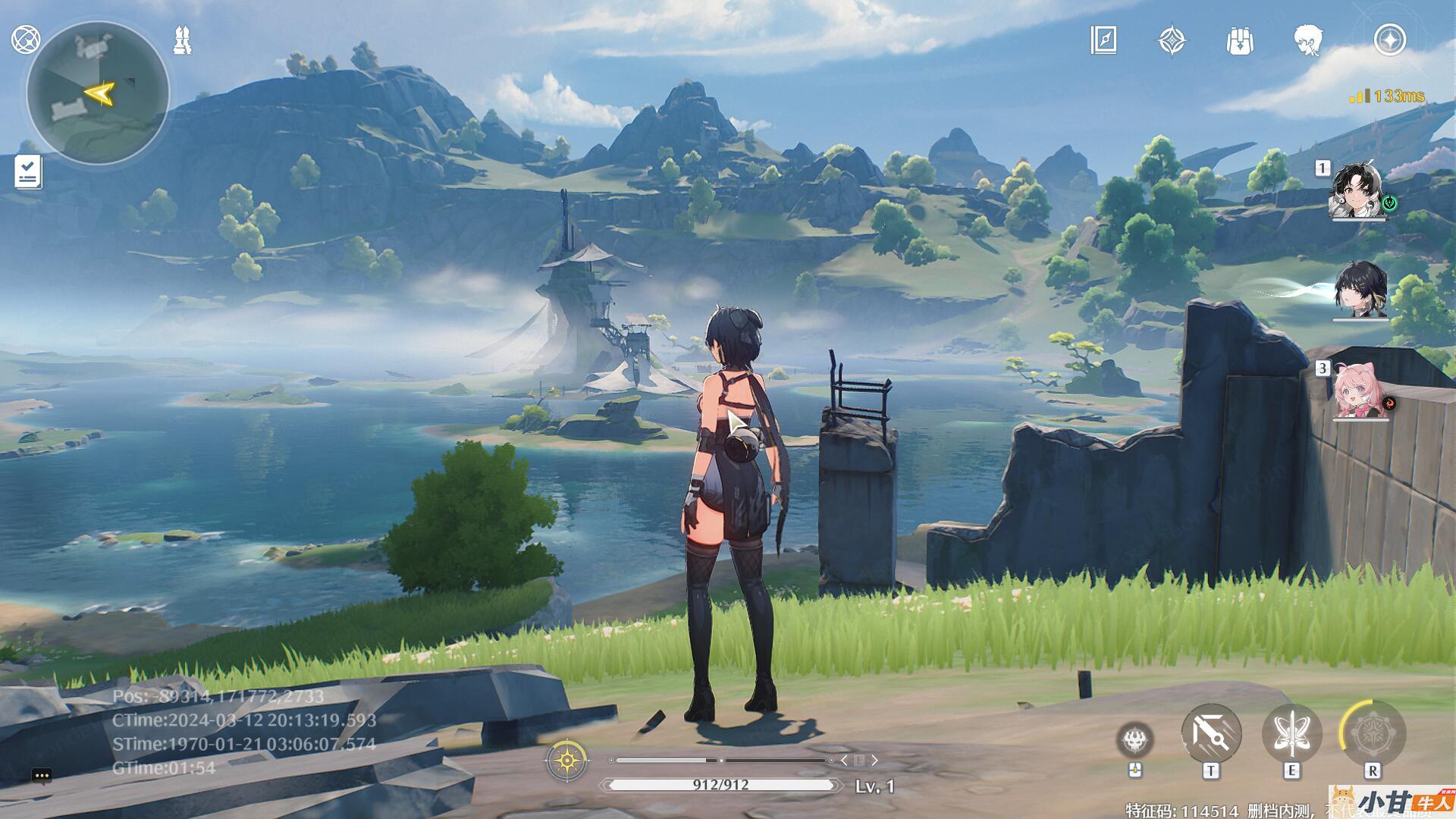
Task: Trigger the ultimate ability with yellow ring
Action: pos(1372,734)
